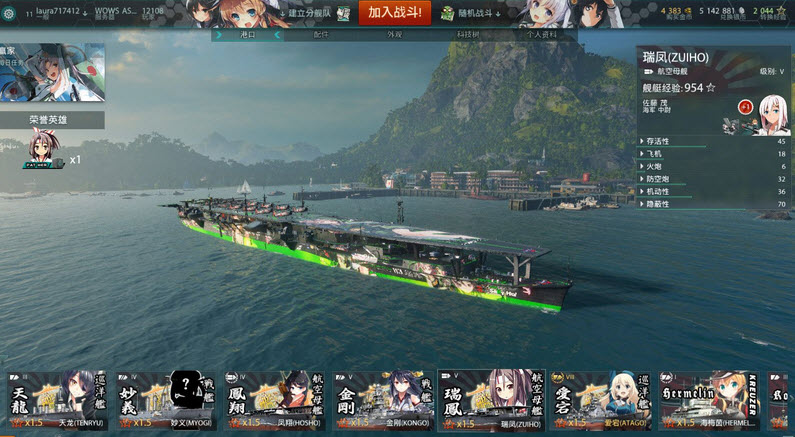Image resolution: width=795 pixels, height=437 pixels.
Task: Pick the Kongo battleship card
Action: (x=383, y=401)
